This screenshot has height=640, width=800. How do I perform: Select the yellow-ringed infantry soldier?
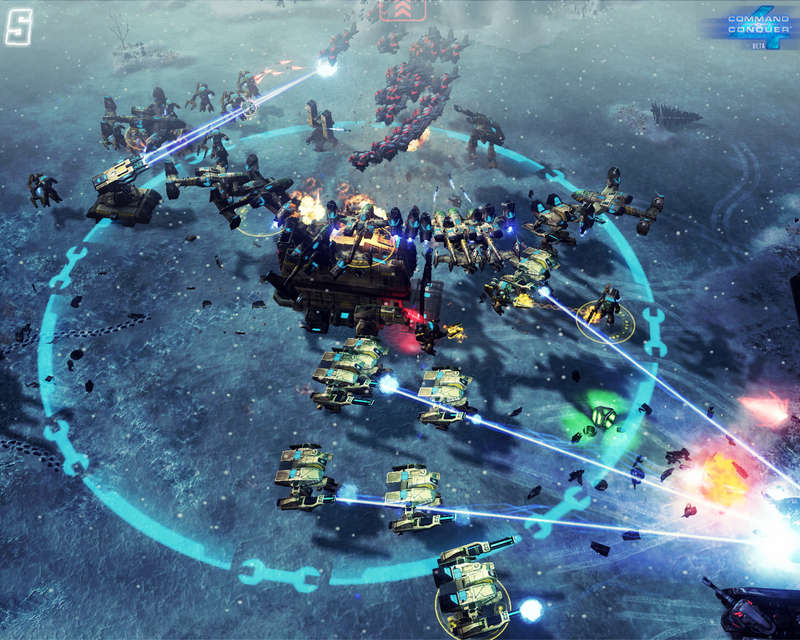pos(606,309)
